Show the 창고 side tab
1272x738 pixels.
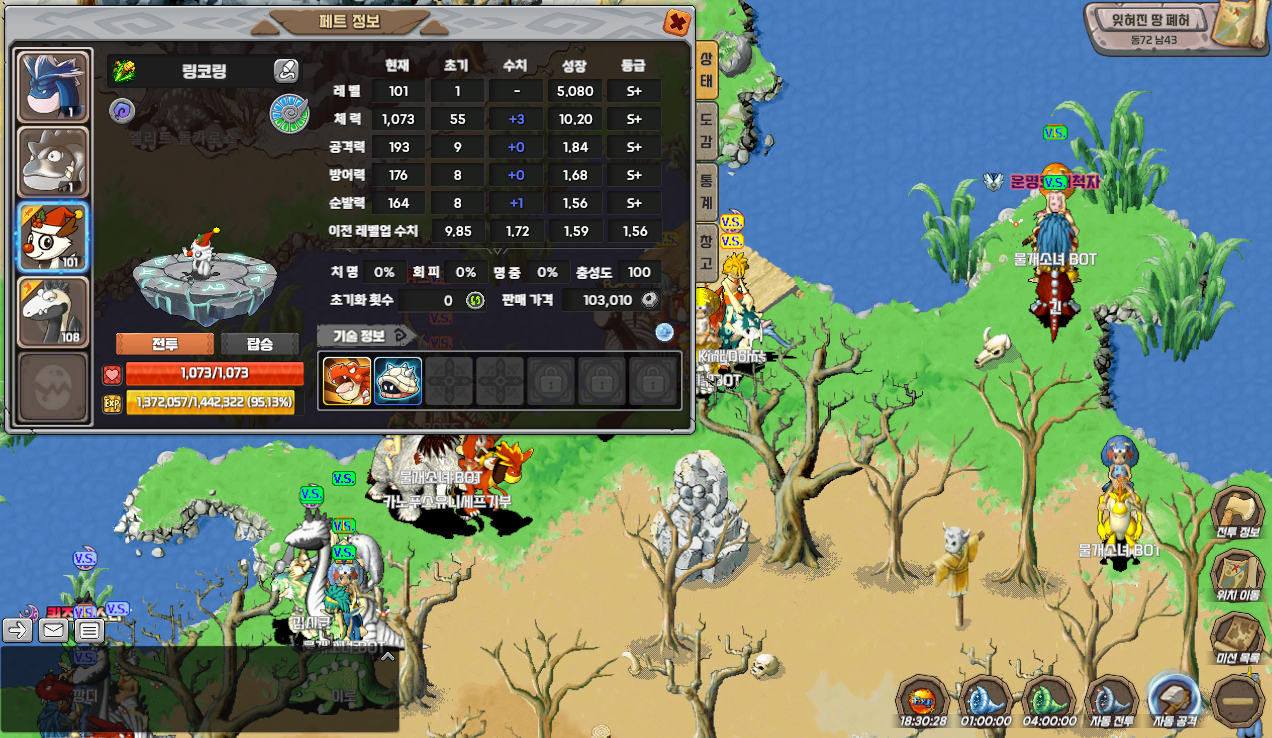pos(706,252)
